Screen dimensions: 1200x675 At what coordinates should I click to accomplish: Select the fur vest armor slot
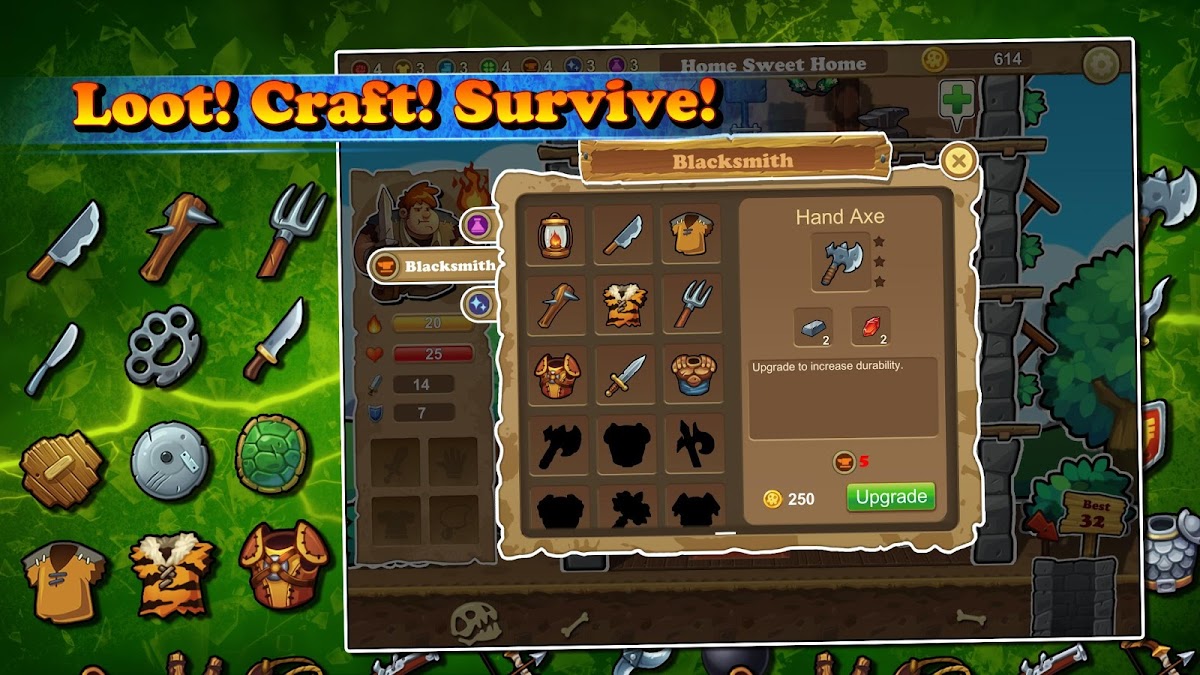coord(624,305)
